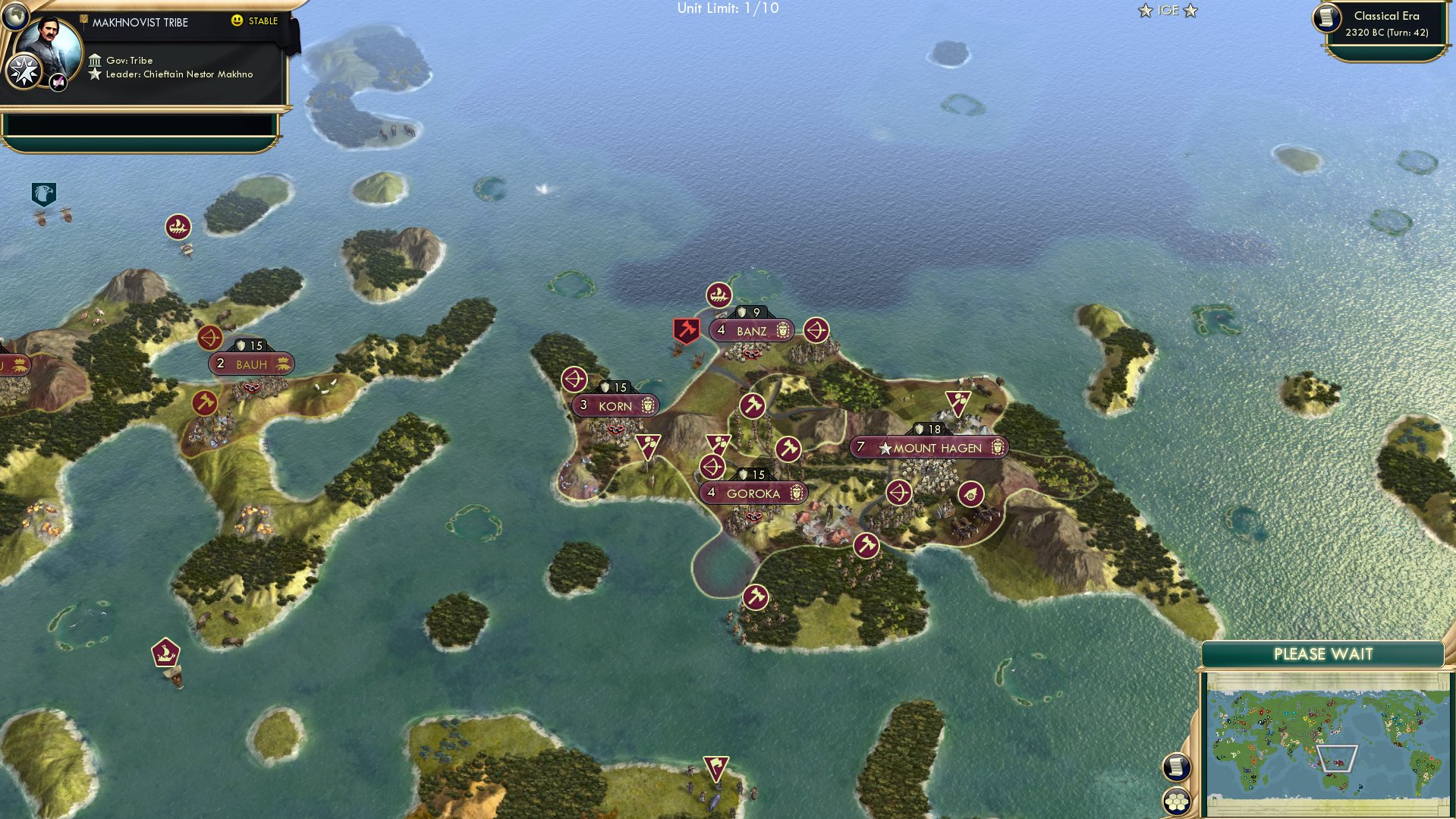This screenshot has height=819, width=1456.
Task: Toggle the STABLE happiness smiley indicator
Action: (x=238, y=21)
